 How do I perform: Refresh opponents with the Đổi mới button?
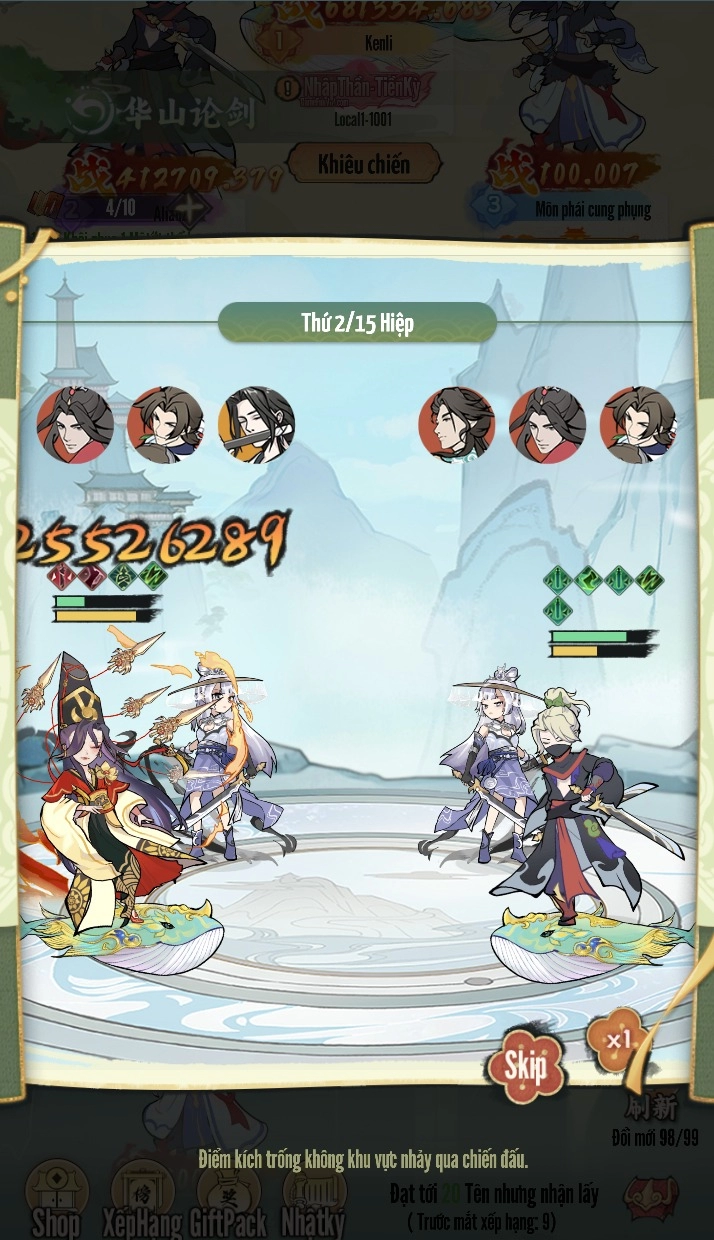(x=653, y=1110)
